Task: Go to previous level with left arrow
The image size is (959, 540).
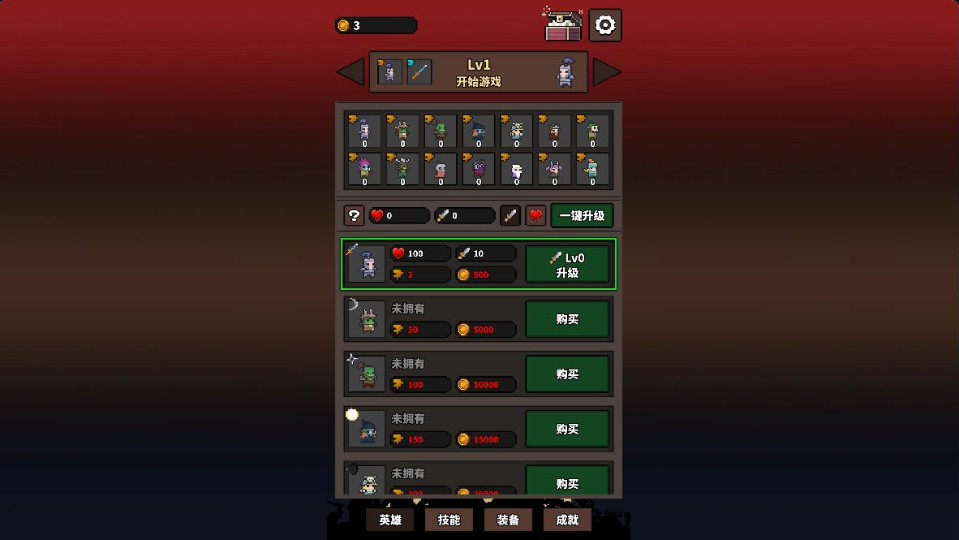Action: tap(350, 72)
